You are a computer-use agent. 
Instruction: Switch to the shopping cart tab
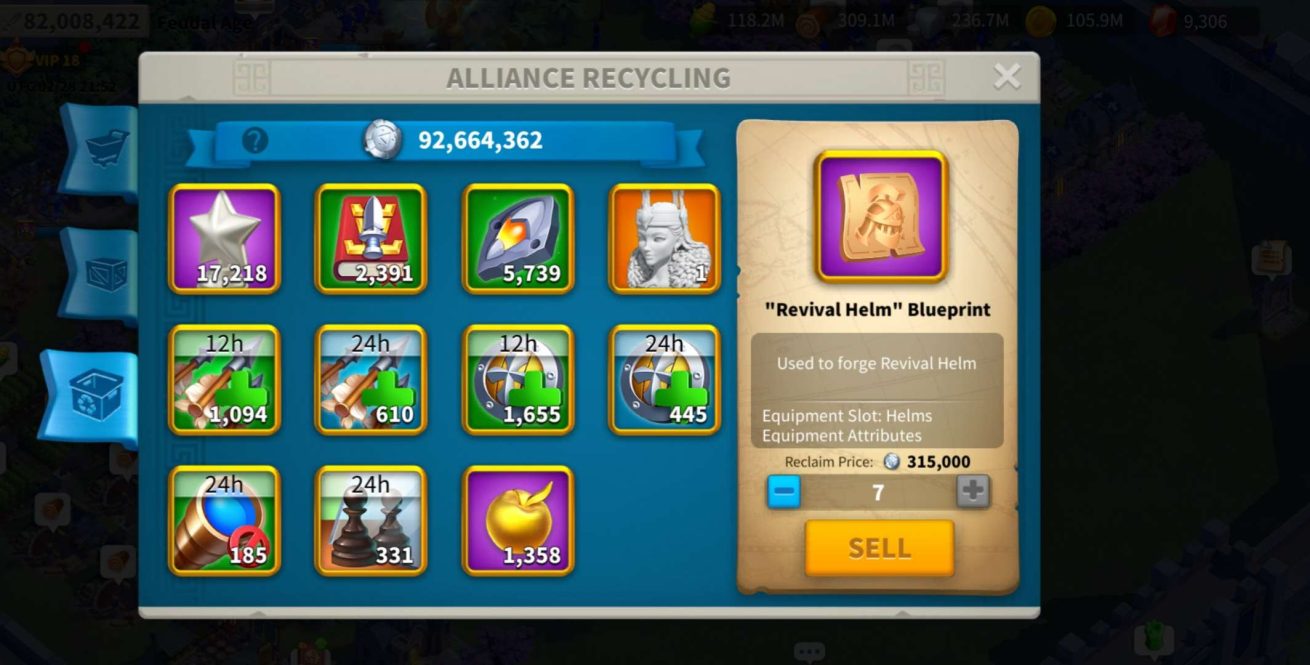pos(101,150)
